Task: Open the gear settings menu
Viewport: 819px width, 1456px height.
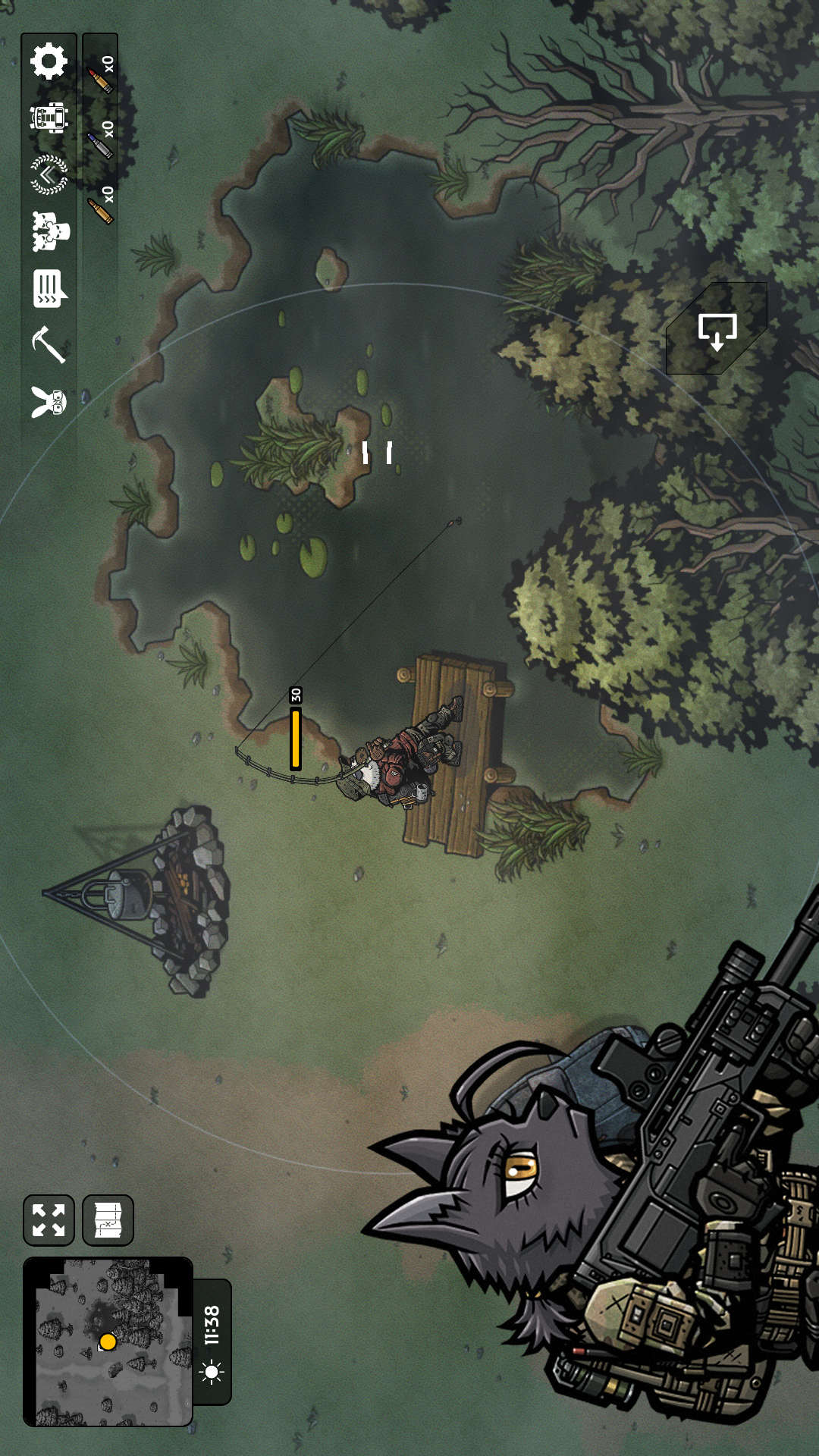Action: tap(49, 61)
